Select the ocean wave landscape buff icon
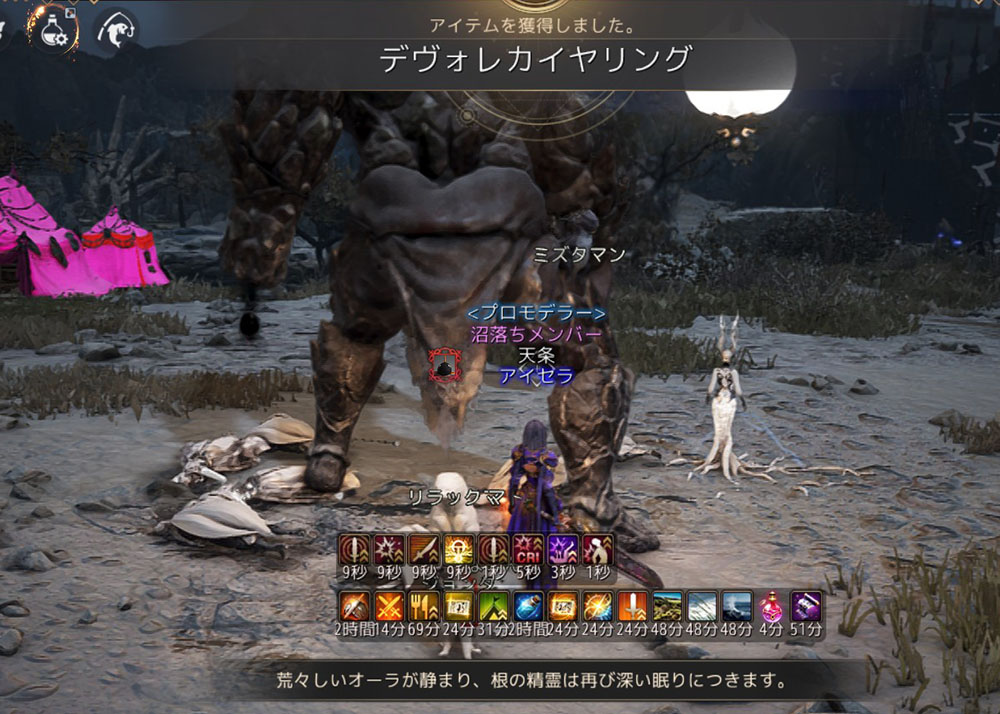 (x=737, y=606)
